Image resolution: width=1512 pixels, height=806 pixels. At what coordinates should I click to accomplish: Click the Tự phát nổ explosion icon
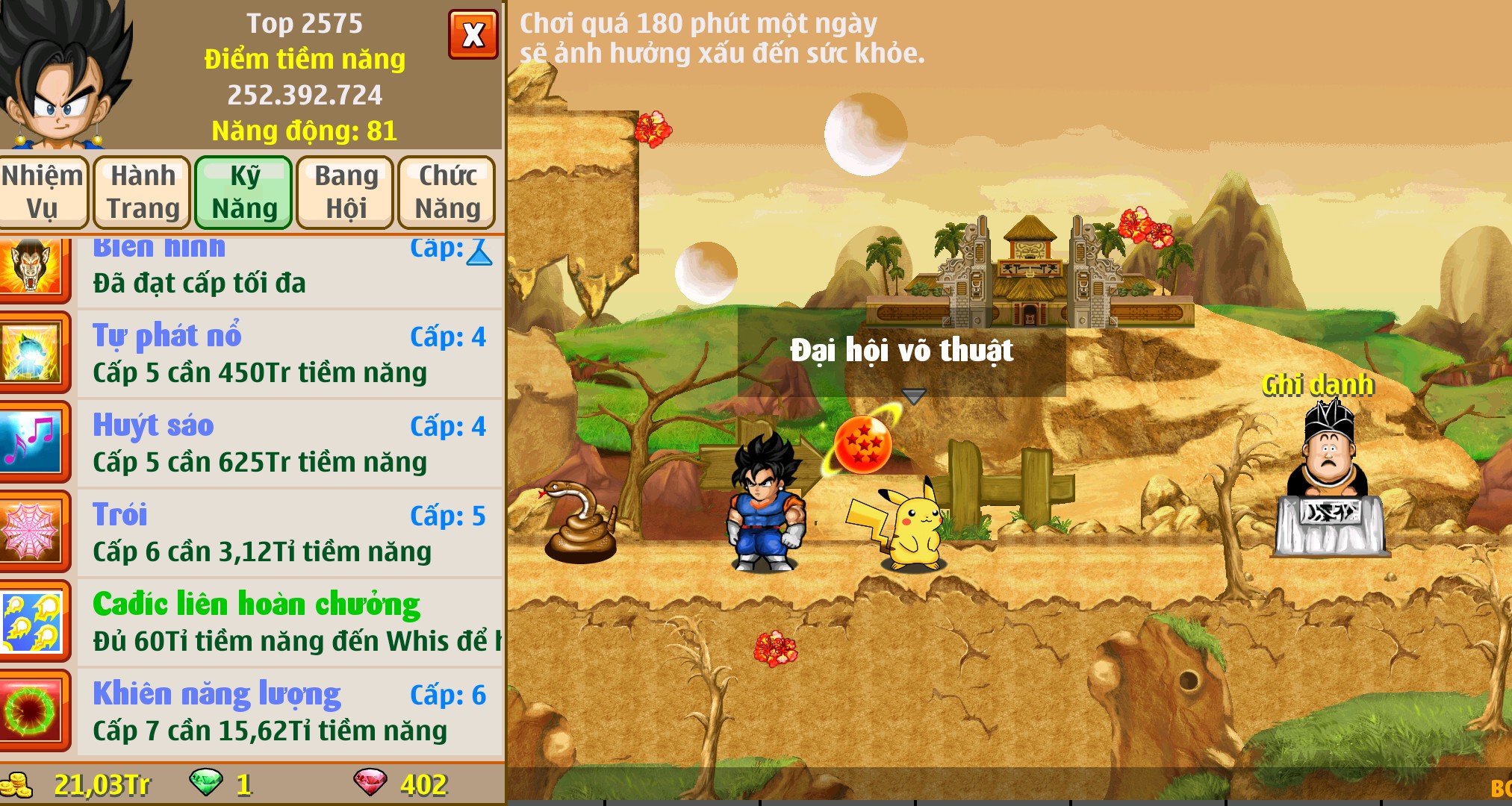click(x=31, y=353)
